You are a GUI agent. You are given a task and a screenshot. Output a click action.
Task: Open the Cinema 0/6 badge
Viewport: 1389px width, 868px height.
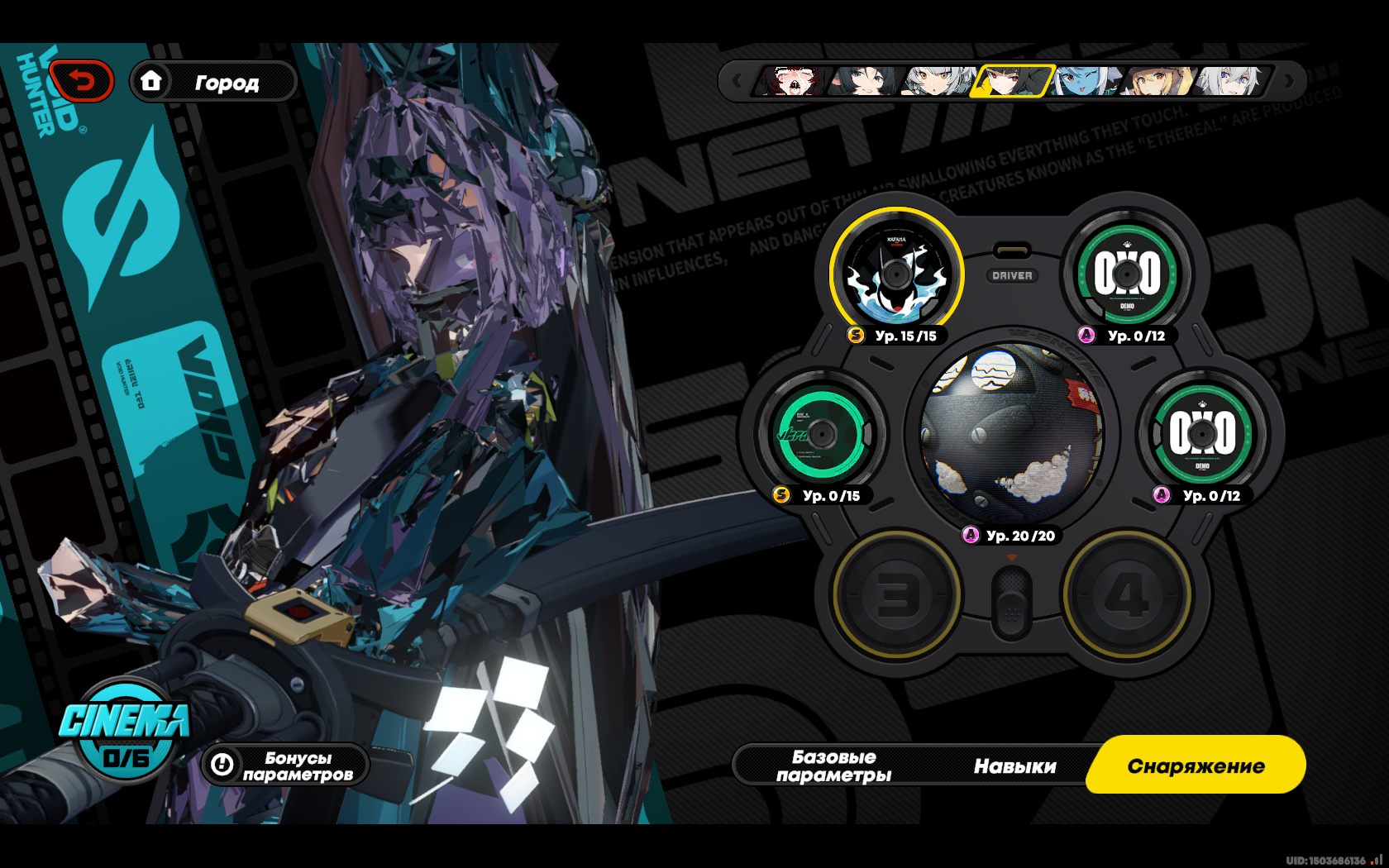[125, 732]
